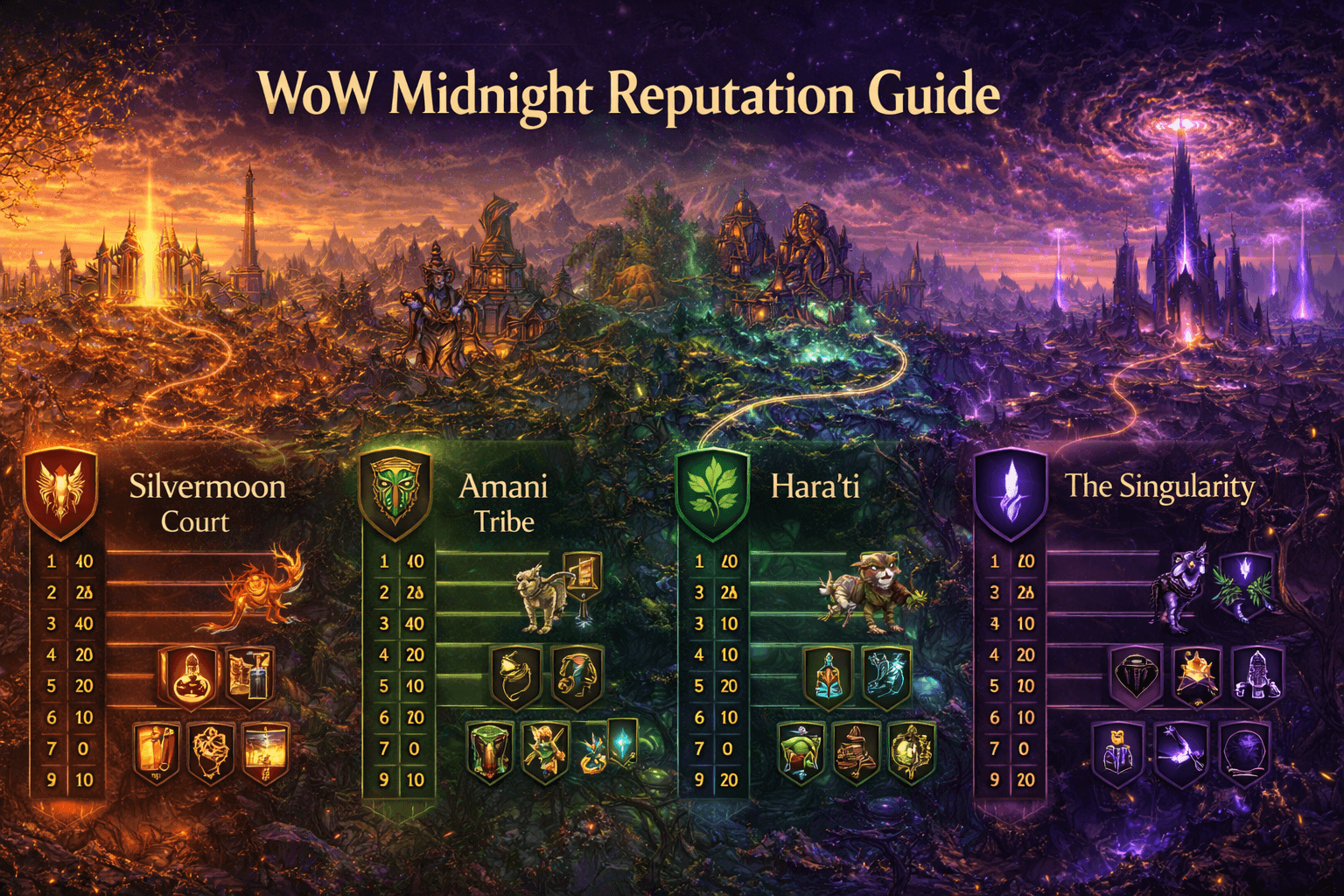The image size is (1344, 896).
Task: Choose the dark armor chestpiece reward icon
Action: 1137,675
